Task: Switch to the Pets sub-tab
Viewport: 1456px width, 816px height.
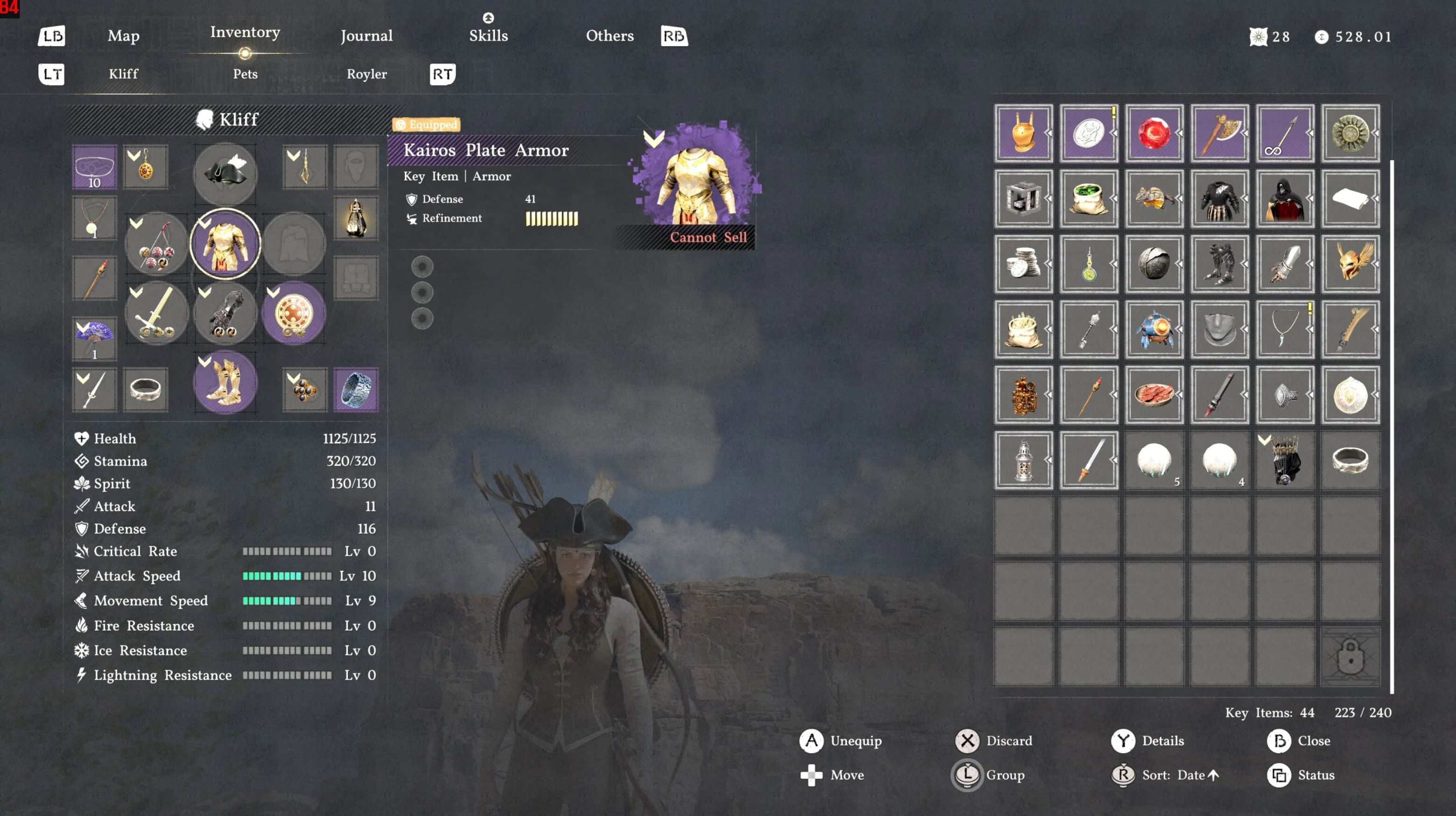Action: click(245, 74)
